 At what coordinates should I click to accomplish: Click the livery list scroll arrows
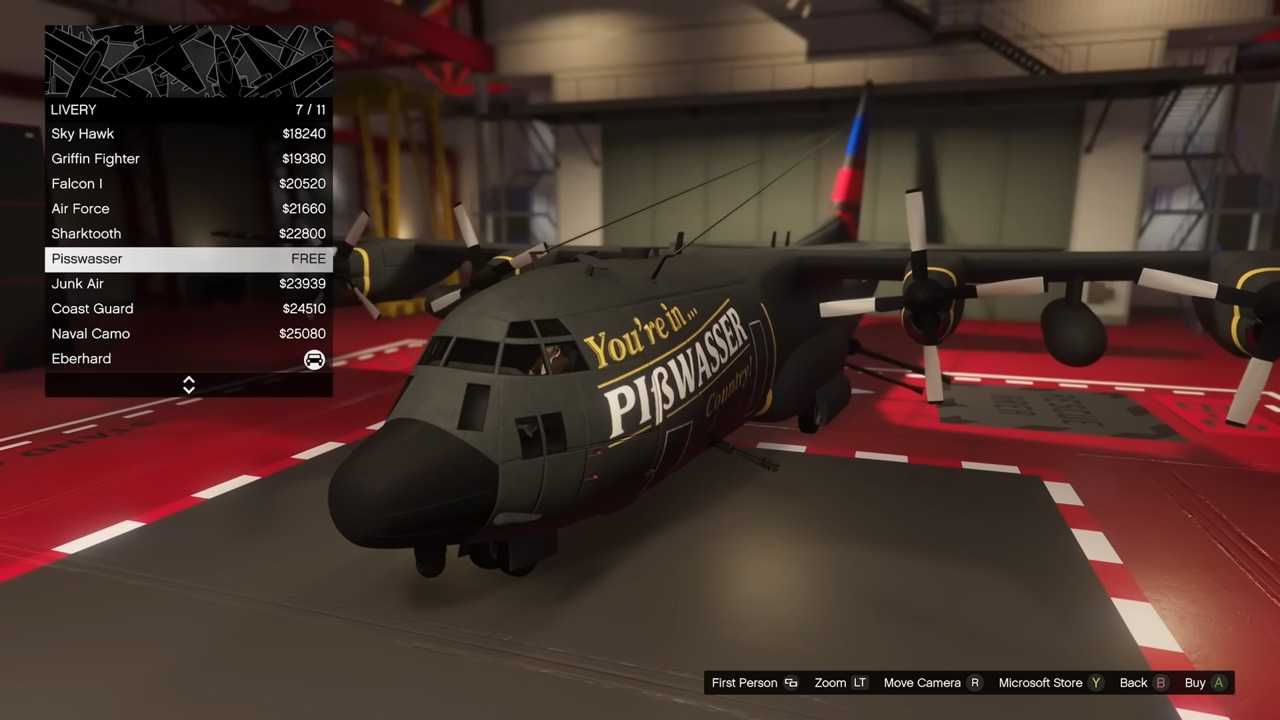tap(189, 385)
